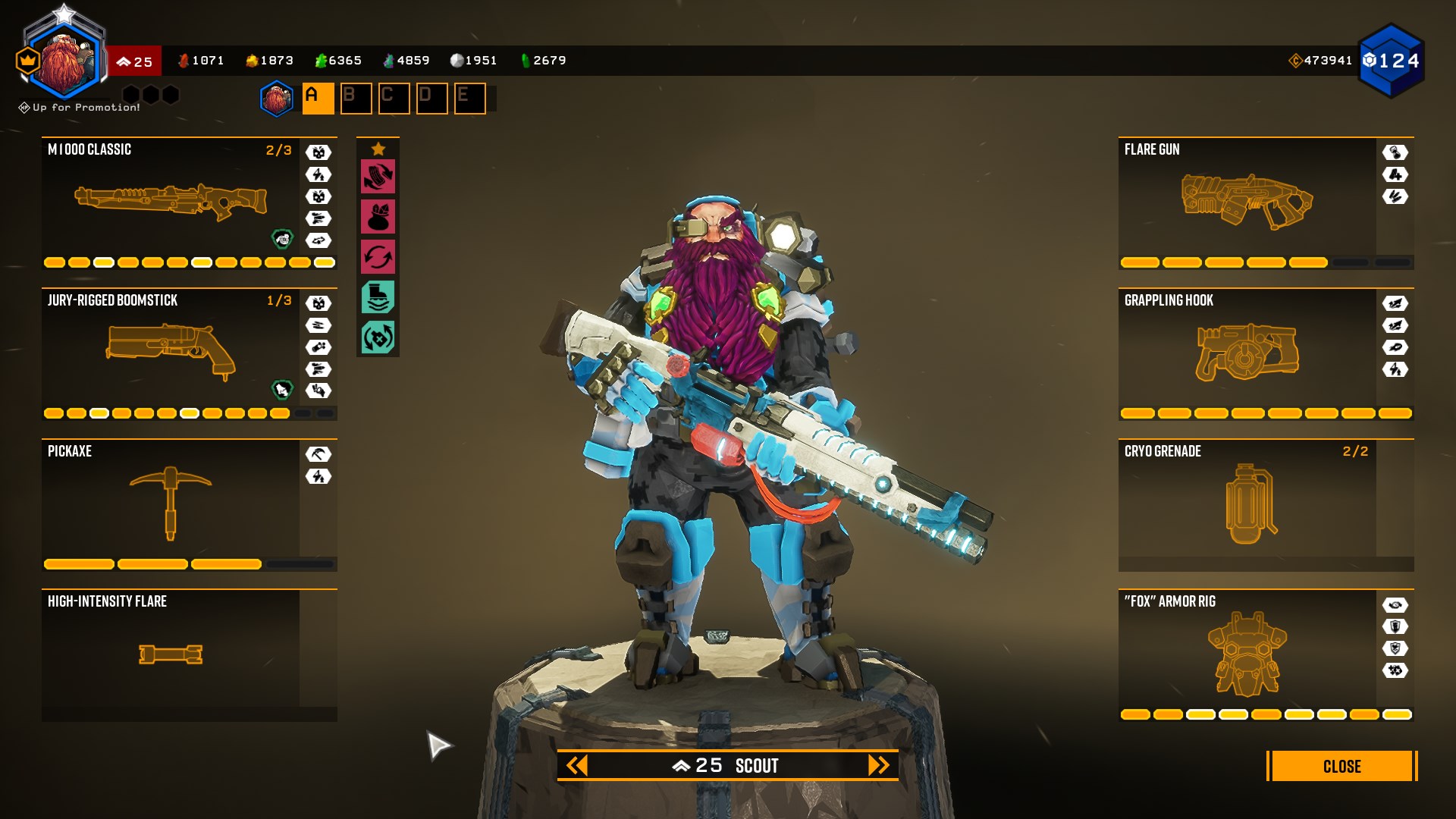Click the player rank portrait badge
This screenshot has height=819, width=1456.
[x=64, y=61]
